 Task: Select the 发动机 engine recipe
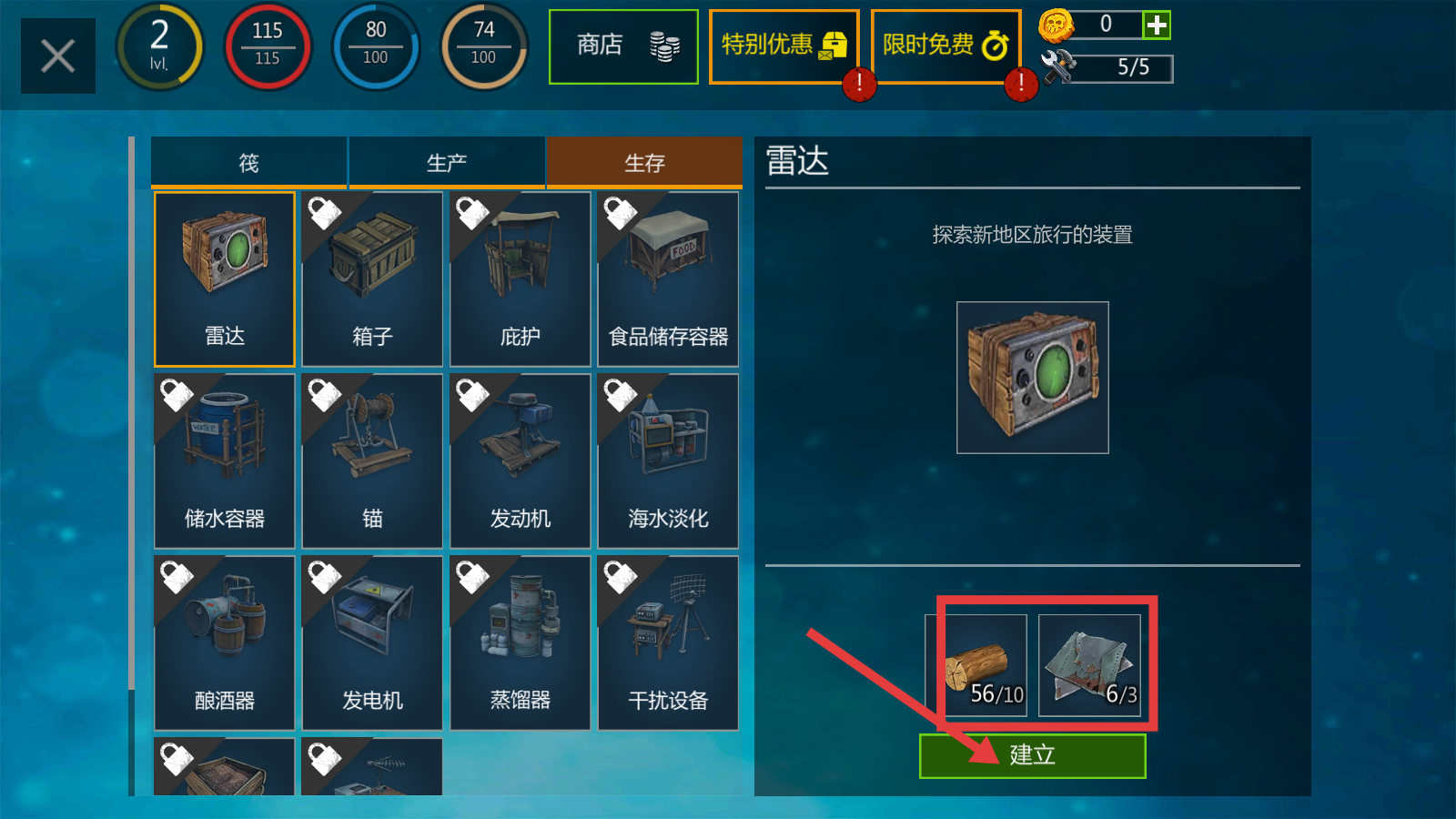520,460
